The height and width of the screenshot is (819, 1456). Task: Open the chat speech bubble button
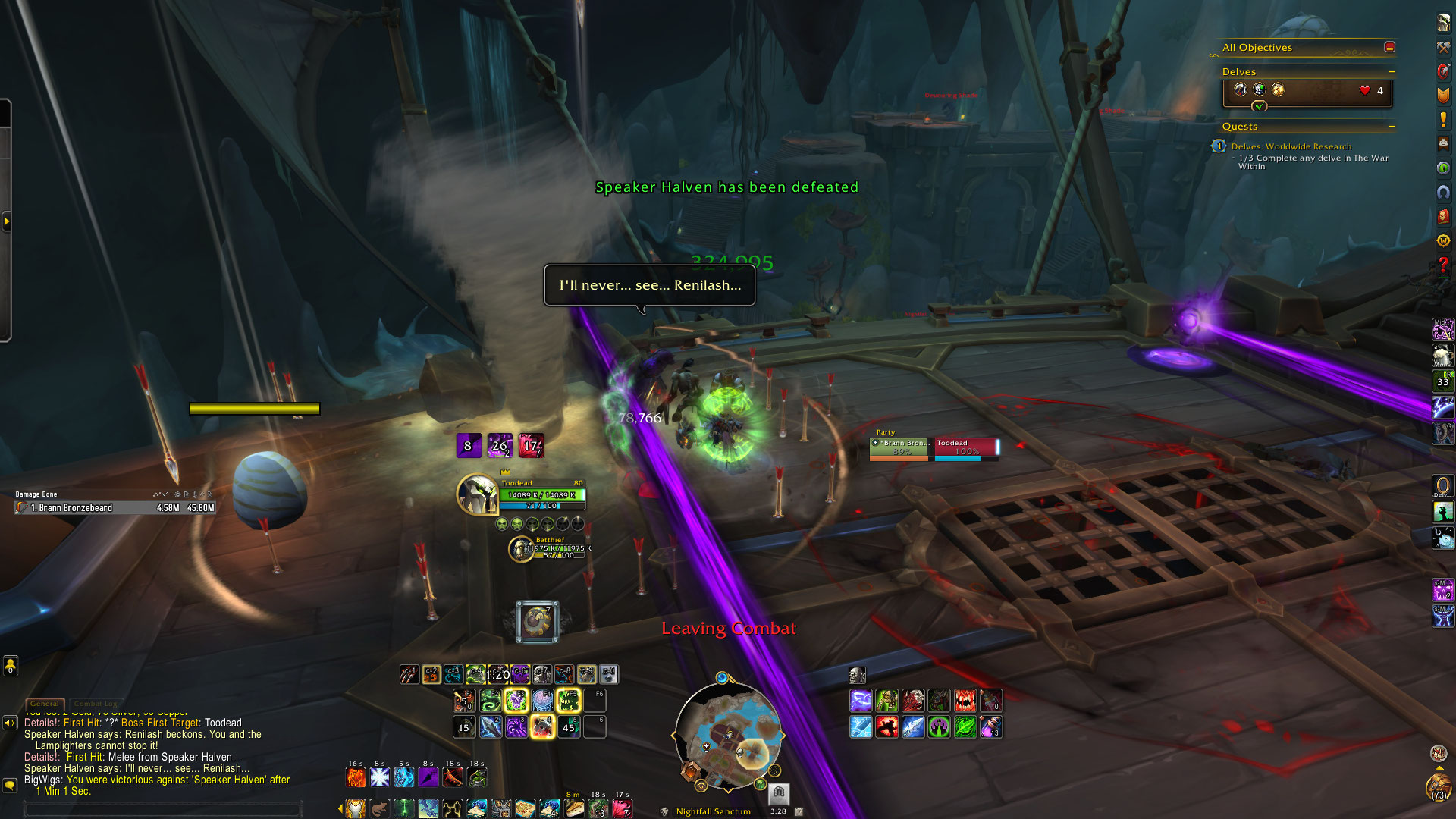coord(10,786)
